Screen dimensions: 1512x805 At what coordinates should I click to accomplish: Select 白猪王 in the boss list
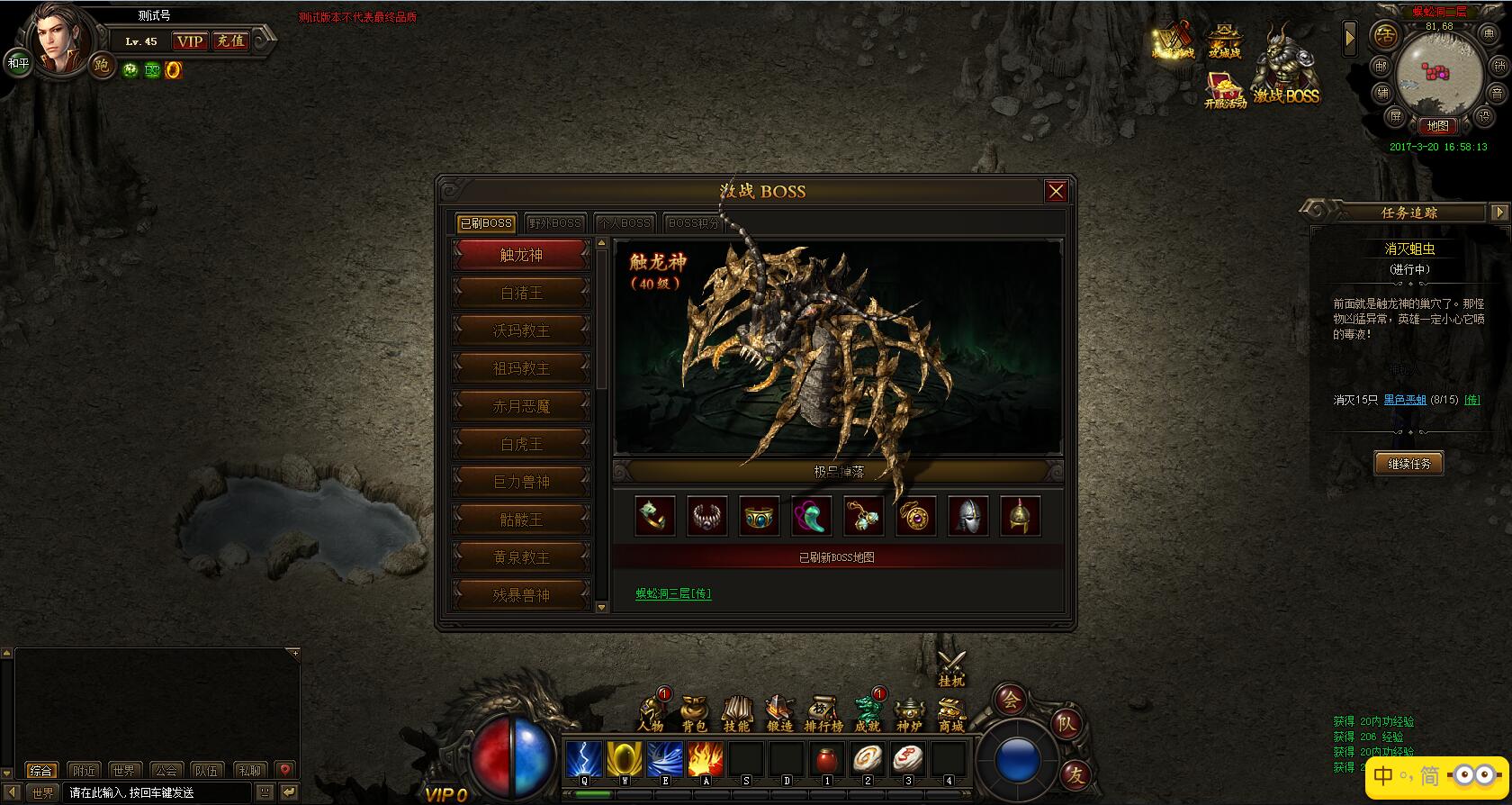(x=521, y=293)
